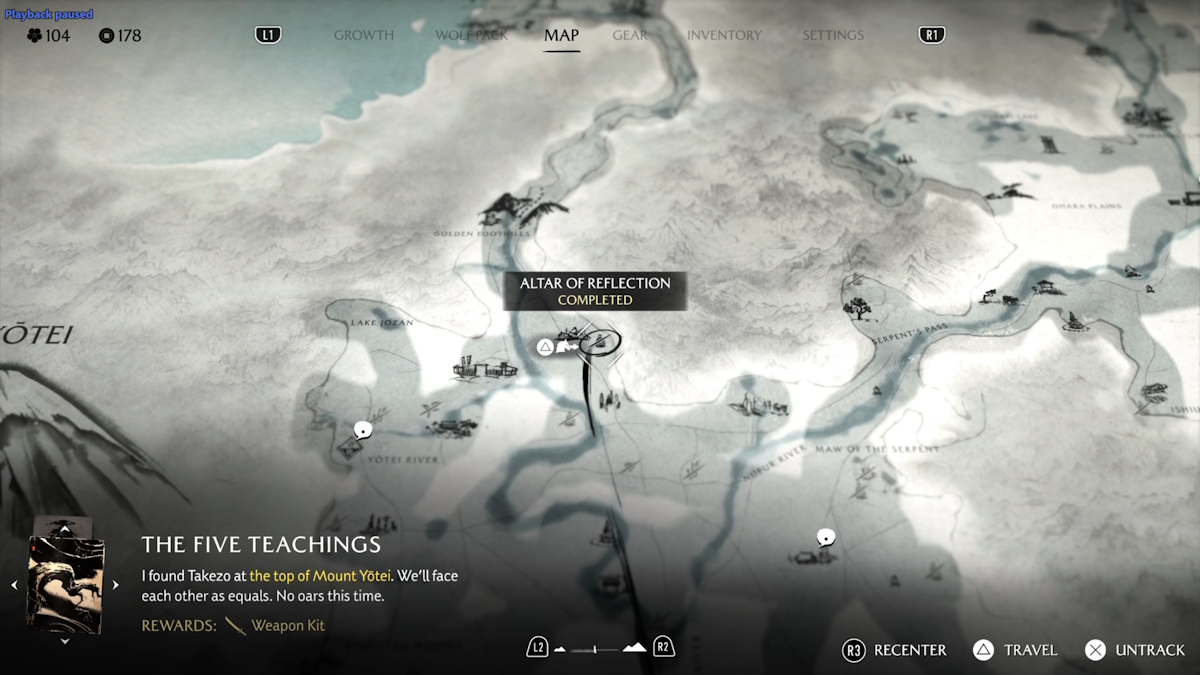Open the Inventory tab
Viewport: 1200px width, 675px height.
(x=724, y=35)
